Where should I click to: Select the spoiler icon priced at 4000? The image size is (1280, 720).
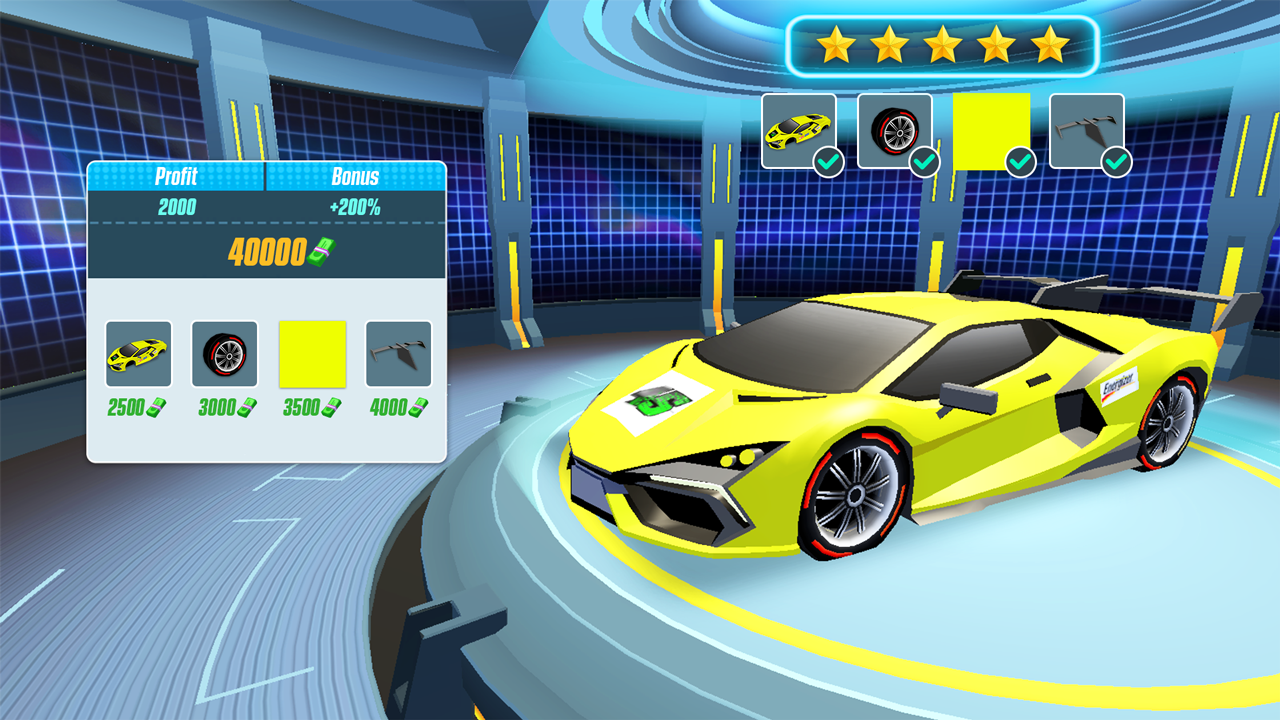click(x=398, y=352)
